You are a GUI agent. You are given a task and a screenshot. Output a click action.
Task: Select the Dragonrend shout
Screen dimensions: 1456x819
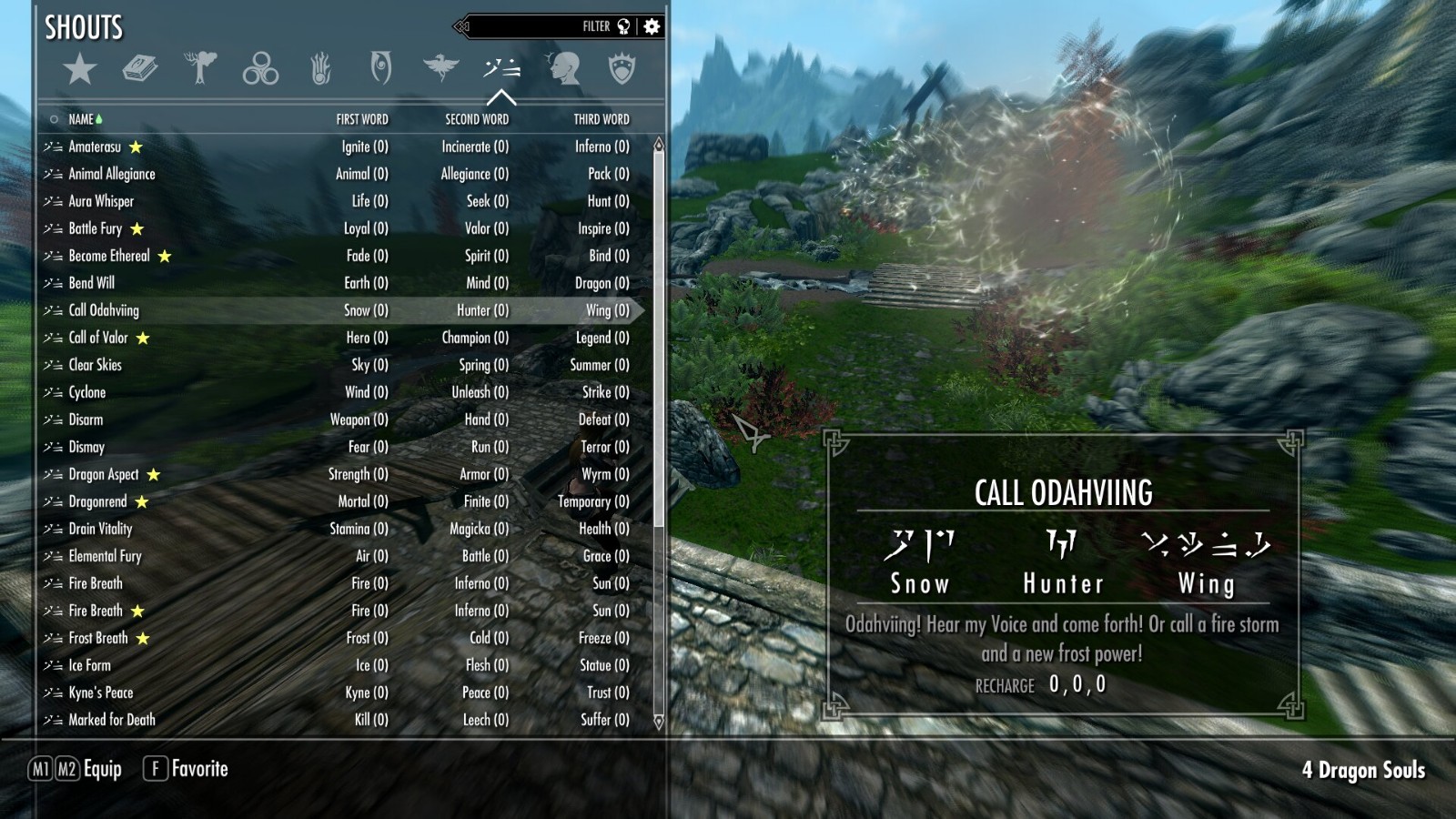(98, 501)
